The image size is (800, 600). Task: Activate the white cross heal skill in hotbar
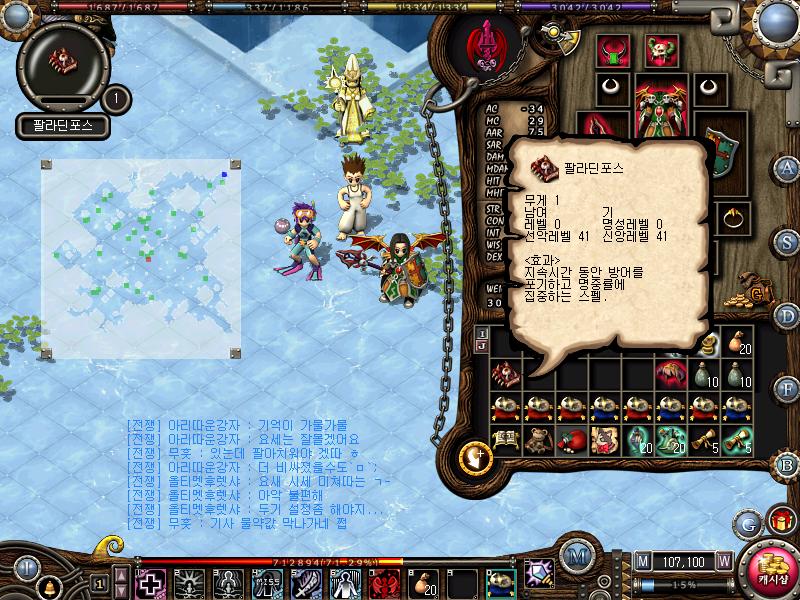tap(150, 582)
